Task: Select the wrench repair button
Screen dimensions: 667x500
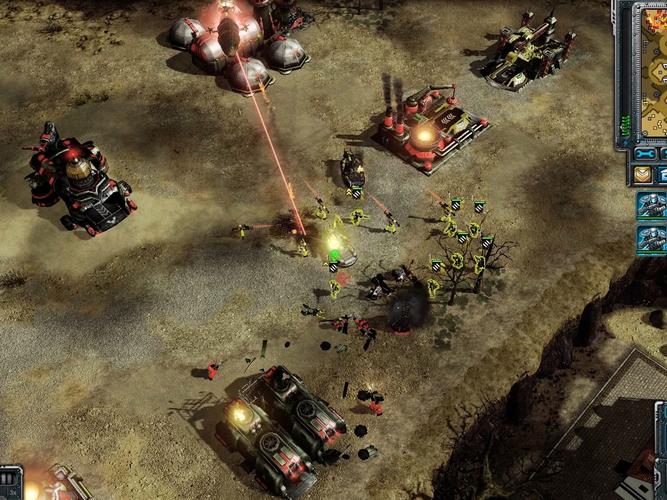Action: point(644,153)
